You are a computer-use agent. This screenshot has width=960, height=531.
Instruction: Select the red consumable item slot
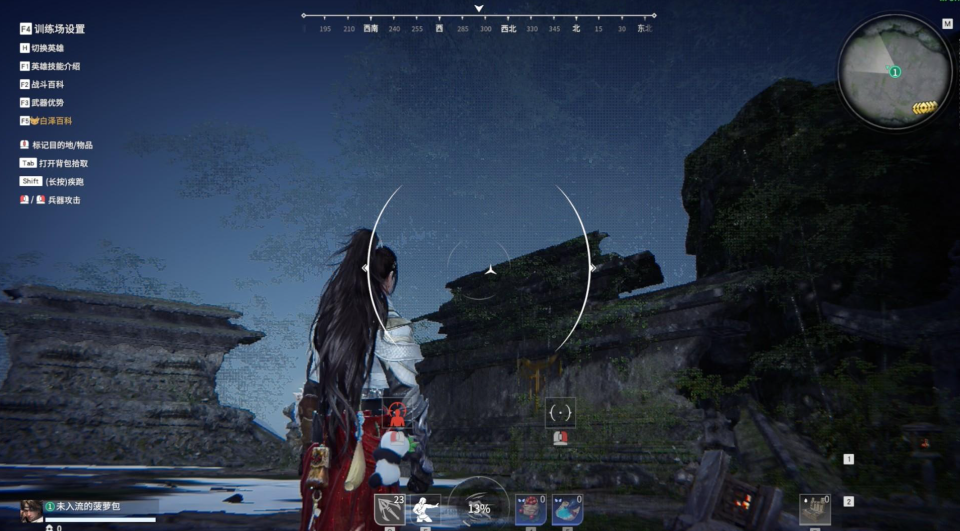point(531,509)
